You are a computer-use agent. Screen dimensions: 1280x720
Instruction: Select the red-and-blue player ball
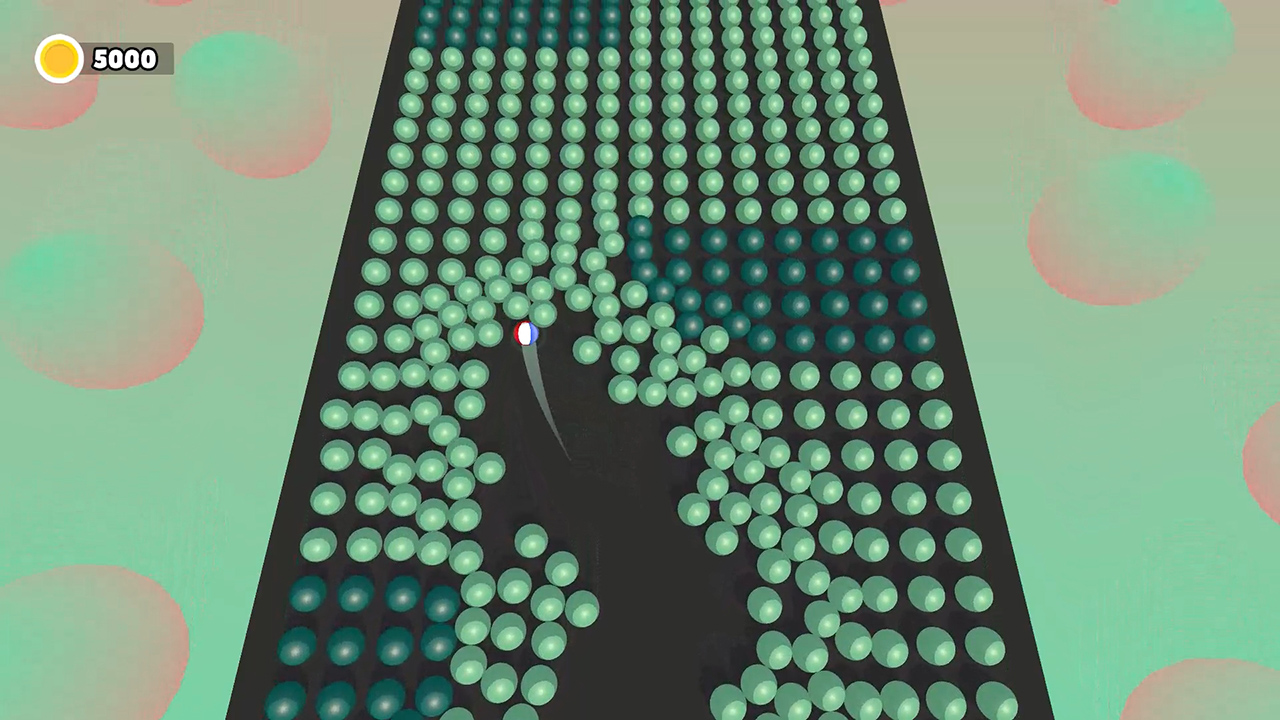(527, 333)
